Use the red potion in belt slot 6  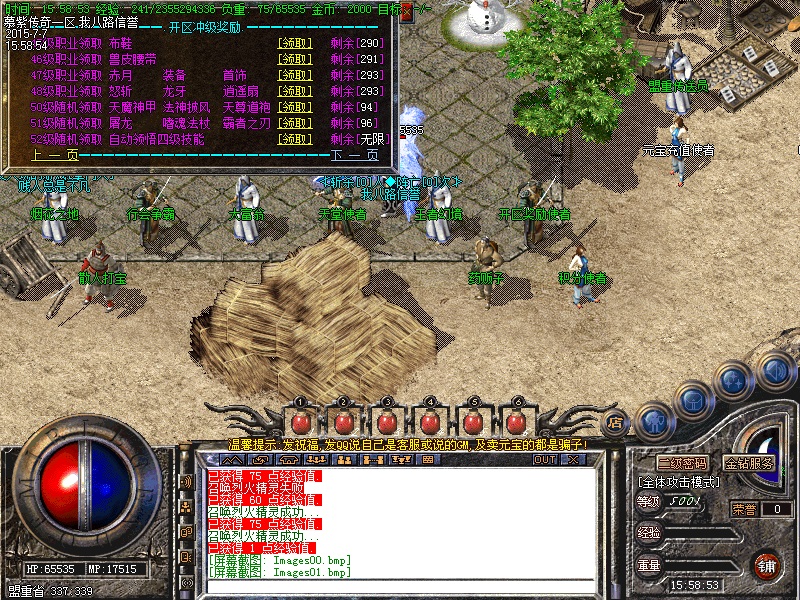[518, 420]
